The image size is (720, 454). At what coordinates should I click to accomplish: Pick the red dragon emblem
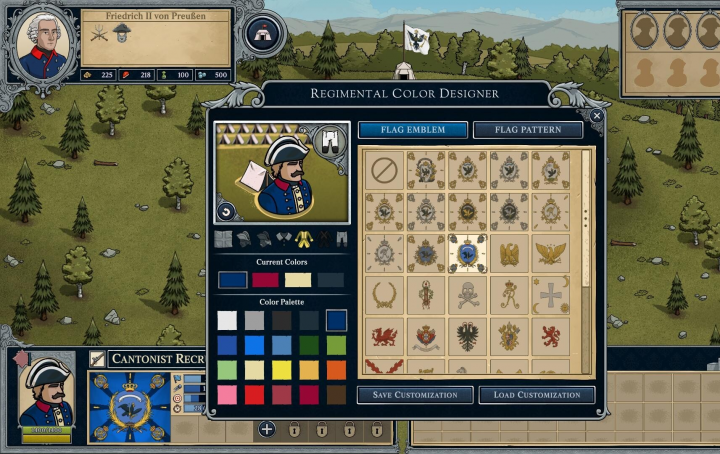tap(384, 336)
